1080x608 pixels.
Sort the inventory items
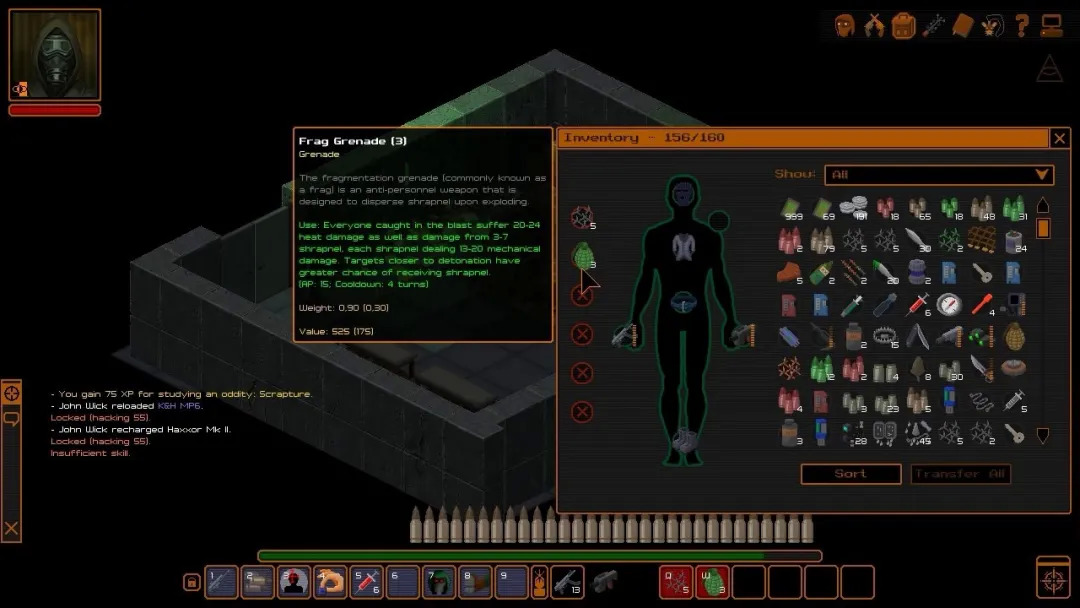(x=850, y=474)
